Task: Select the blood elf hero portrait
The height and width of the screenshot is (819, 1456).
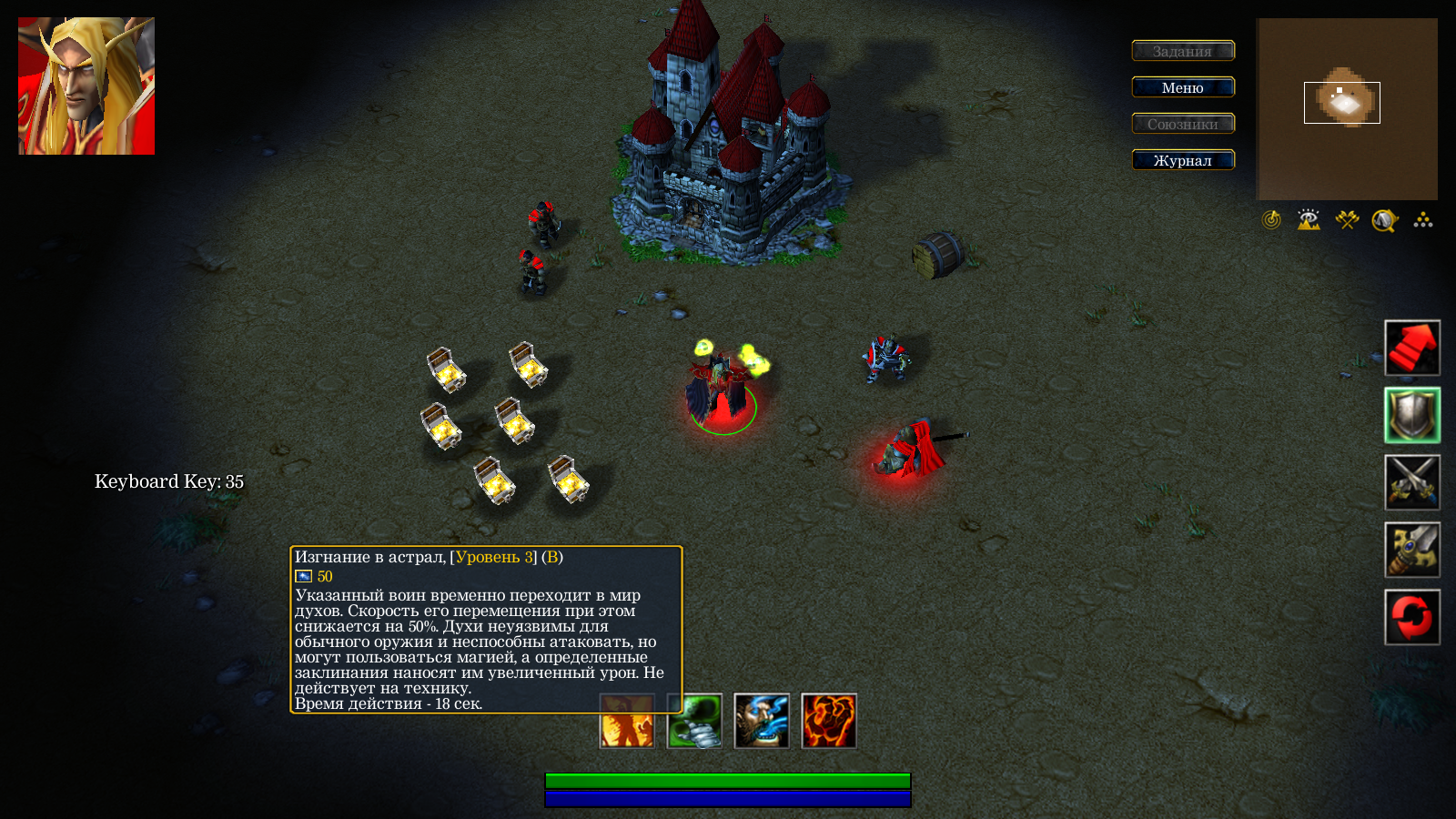Action: (86, 86)
